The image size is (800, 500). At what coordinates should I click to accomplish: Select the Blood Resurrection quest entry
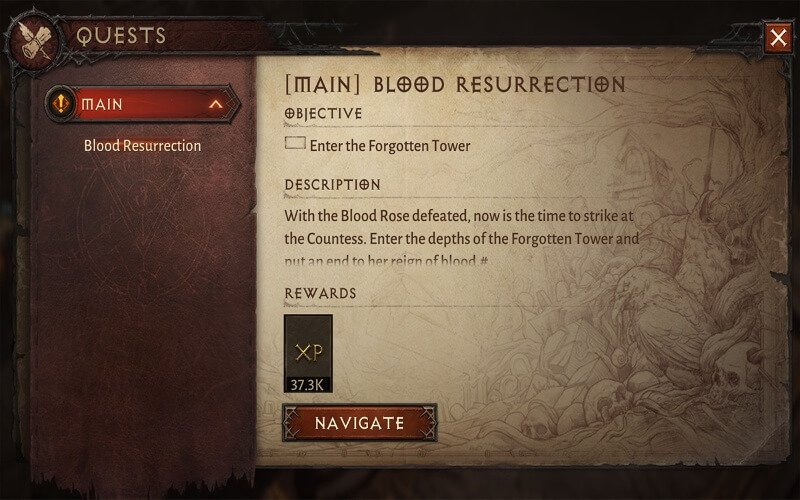pyautogui.click(x=142, y=146)
